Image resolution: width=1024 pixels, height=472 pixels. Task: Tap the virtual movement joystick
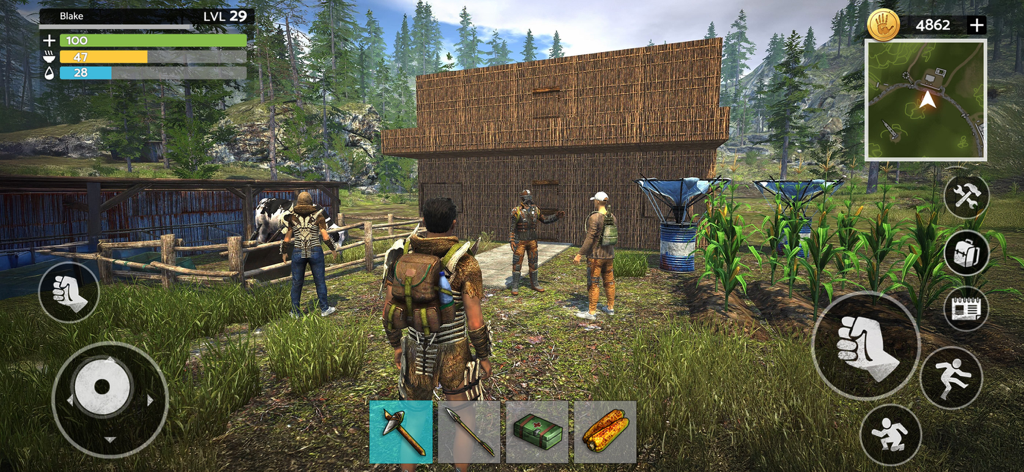[x=109, y=399]
